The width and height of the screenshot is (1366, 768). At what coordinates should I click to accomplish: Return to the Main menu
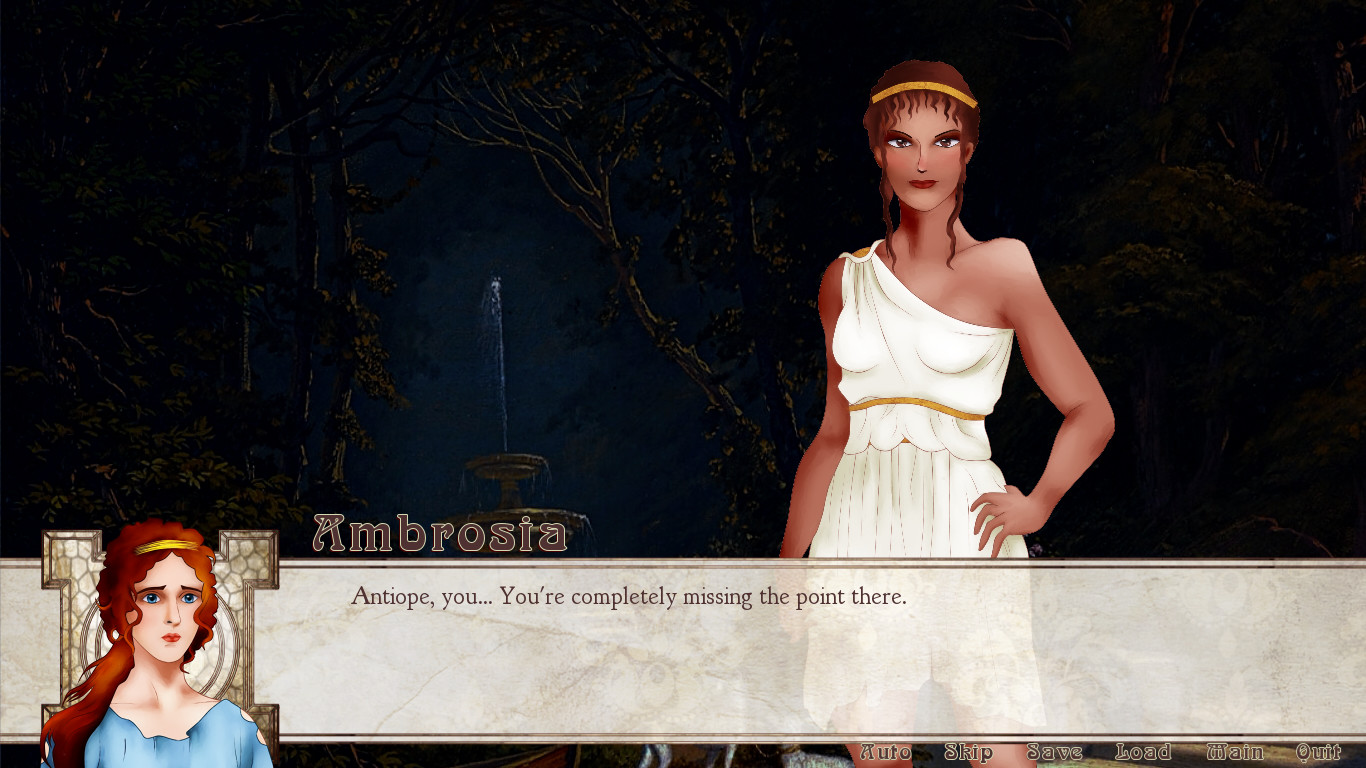click(x=1234, y=752)
